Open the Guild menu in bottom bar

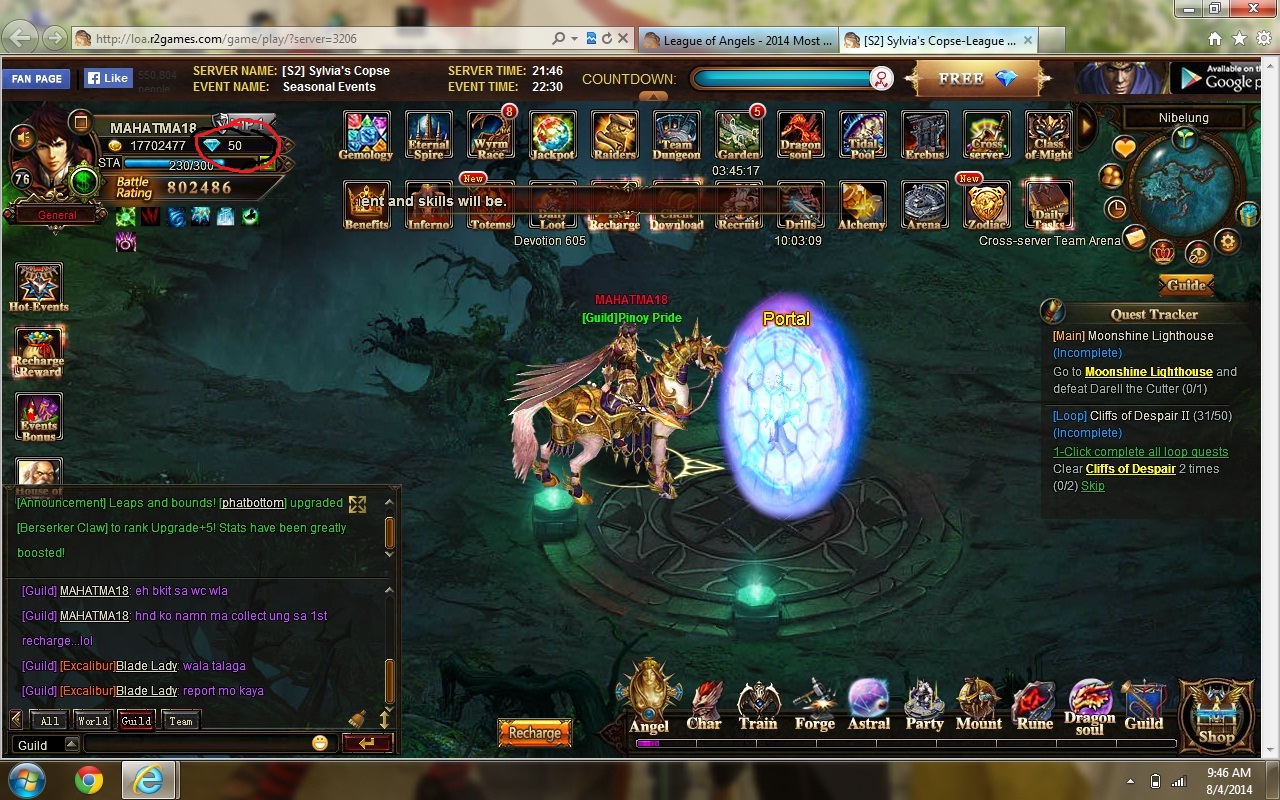[x=1144, y=705]
